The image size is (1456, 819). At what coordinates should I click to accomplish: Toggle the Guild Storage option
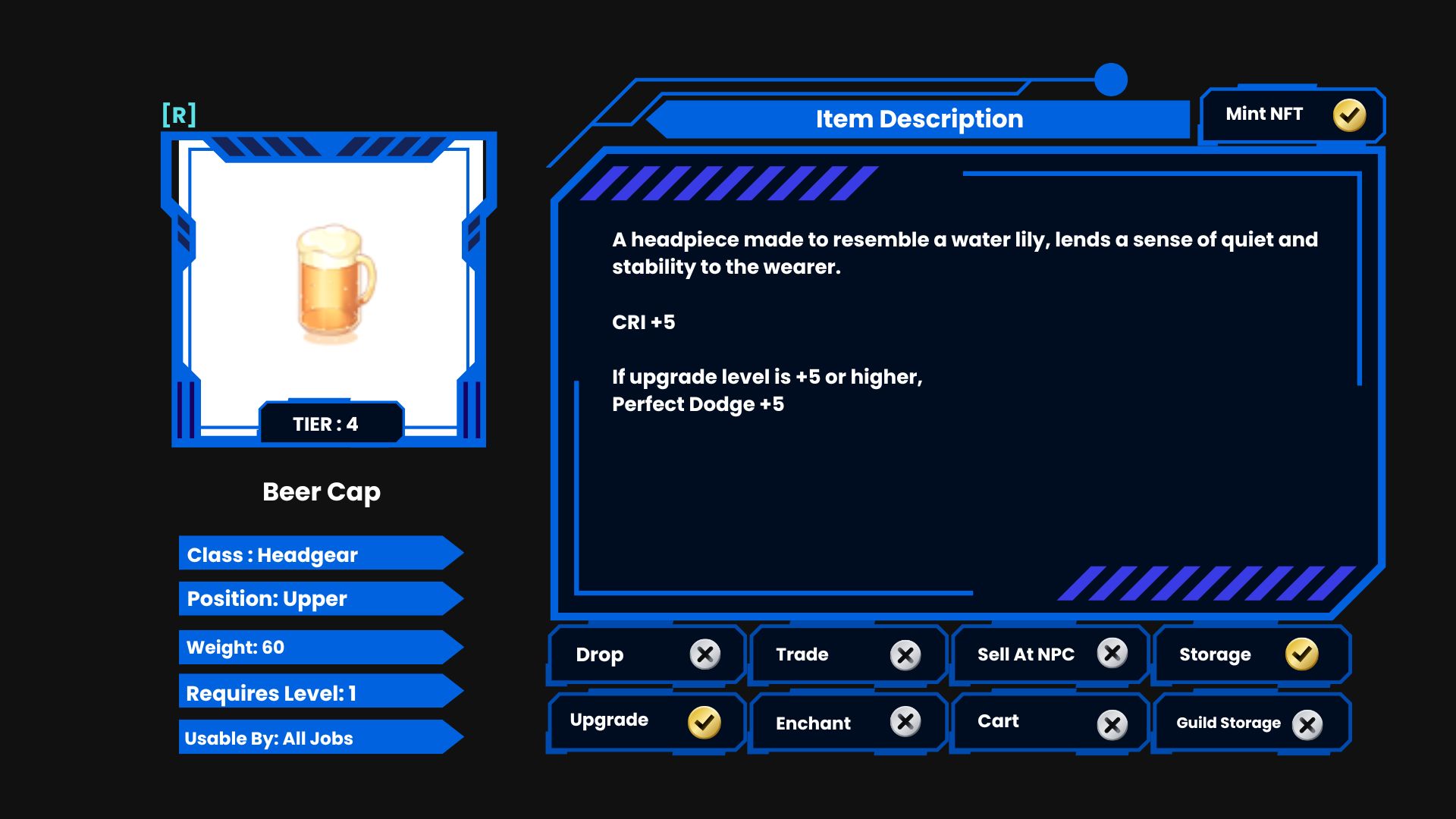coord(1307,725)
